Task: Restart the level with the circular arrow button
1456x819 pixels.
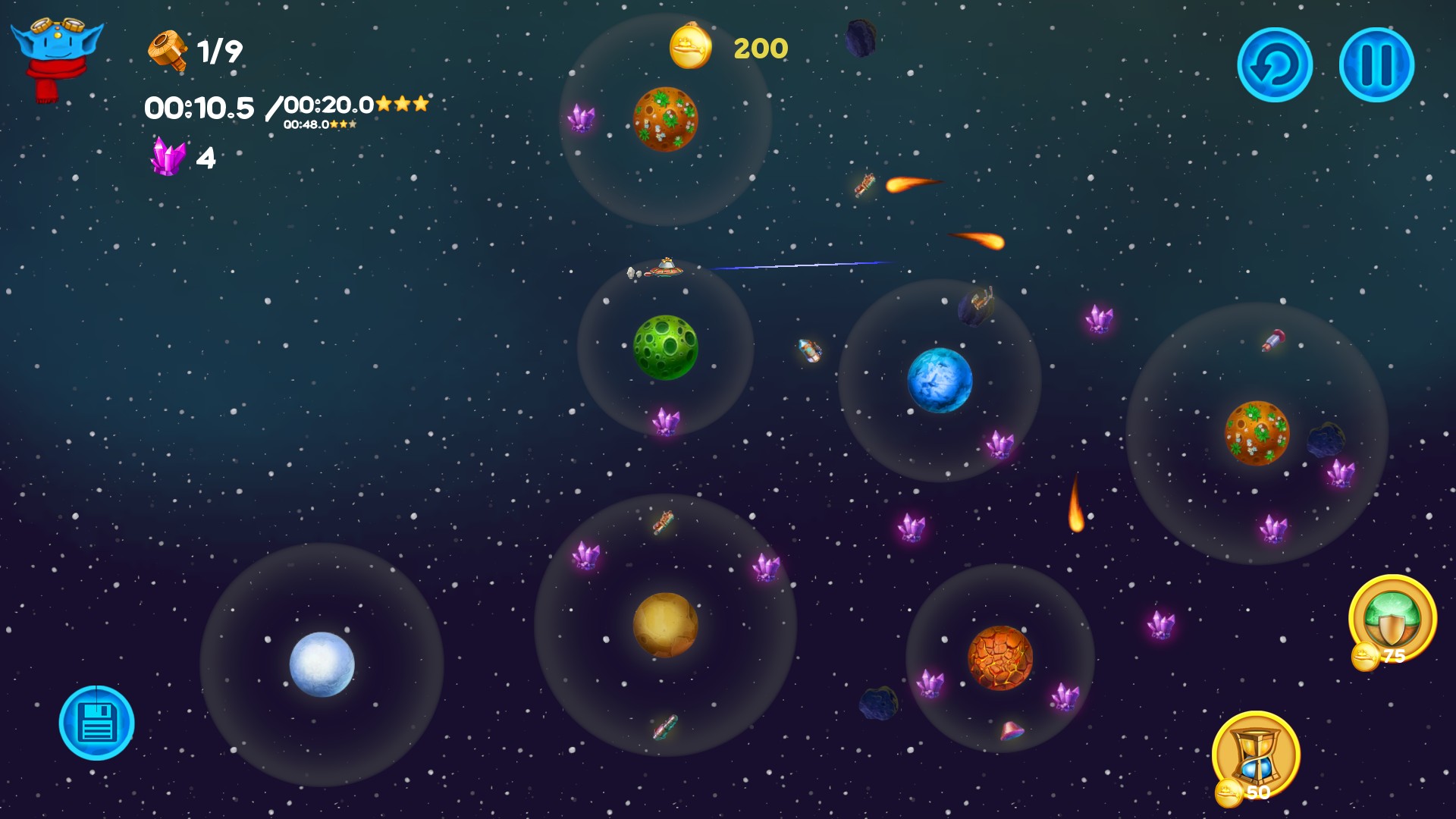Action: [x=1275, y=65]
